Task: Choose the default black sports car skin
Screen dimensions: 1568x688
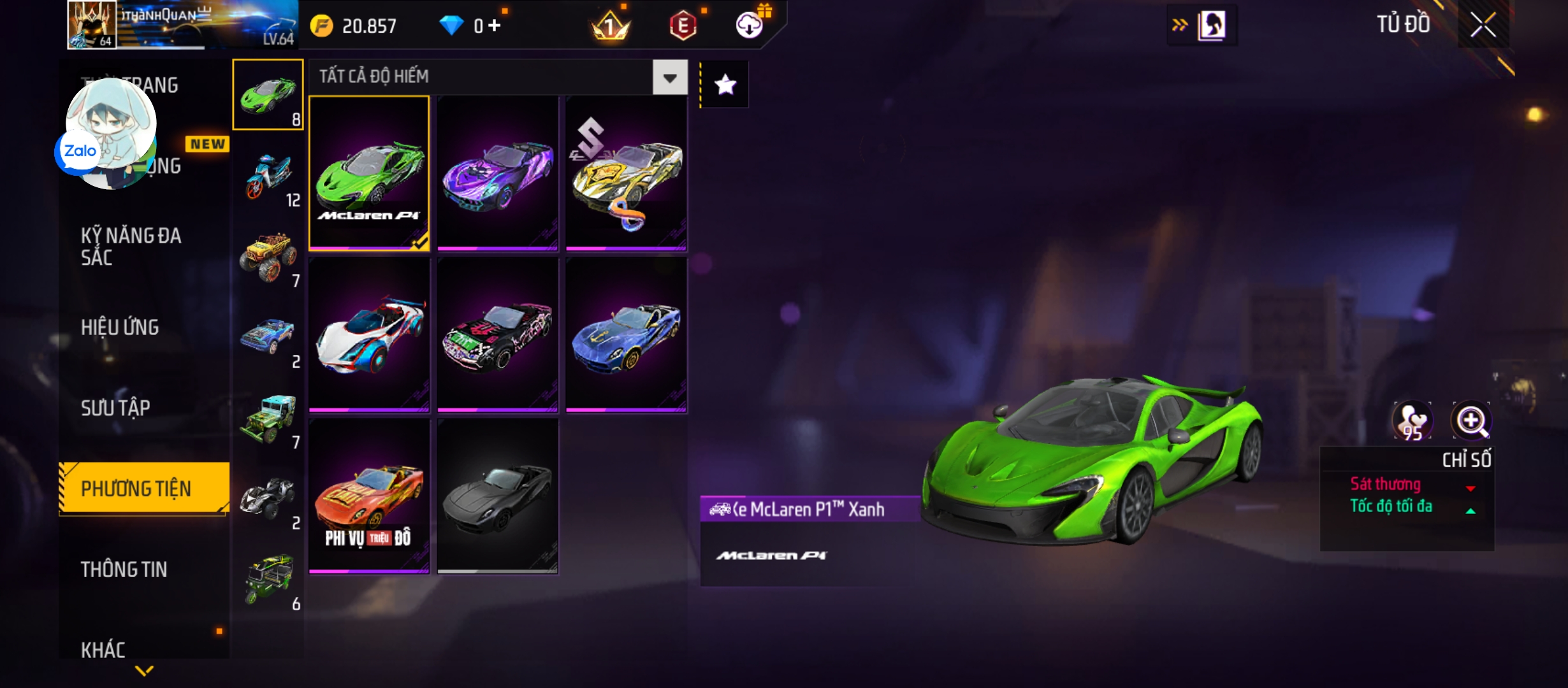Action: point(498,497)
